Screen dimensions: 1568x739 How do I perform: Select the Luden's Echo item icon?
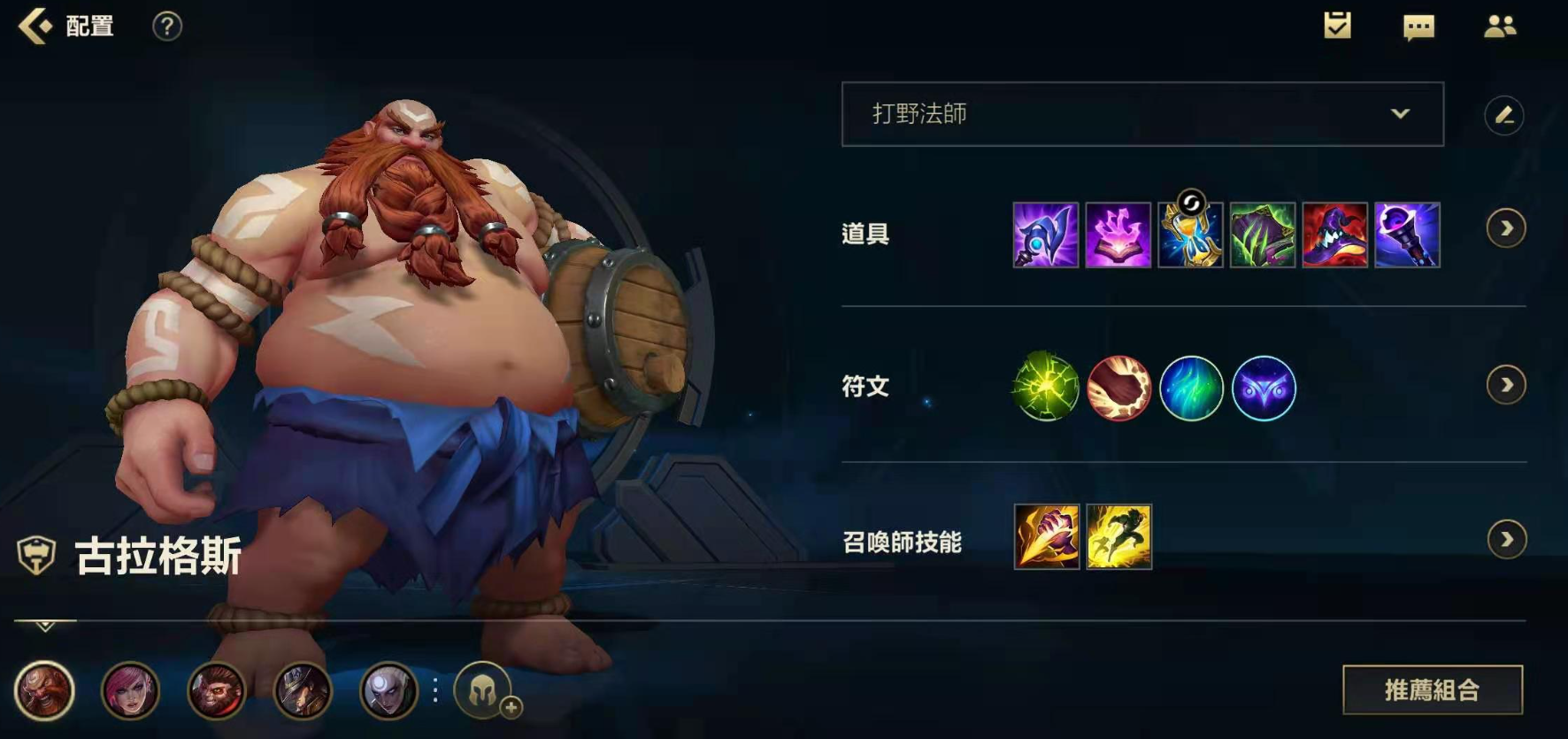[1045, 235]
